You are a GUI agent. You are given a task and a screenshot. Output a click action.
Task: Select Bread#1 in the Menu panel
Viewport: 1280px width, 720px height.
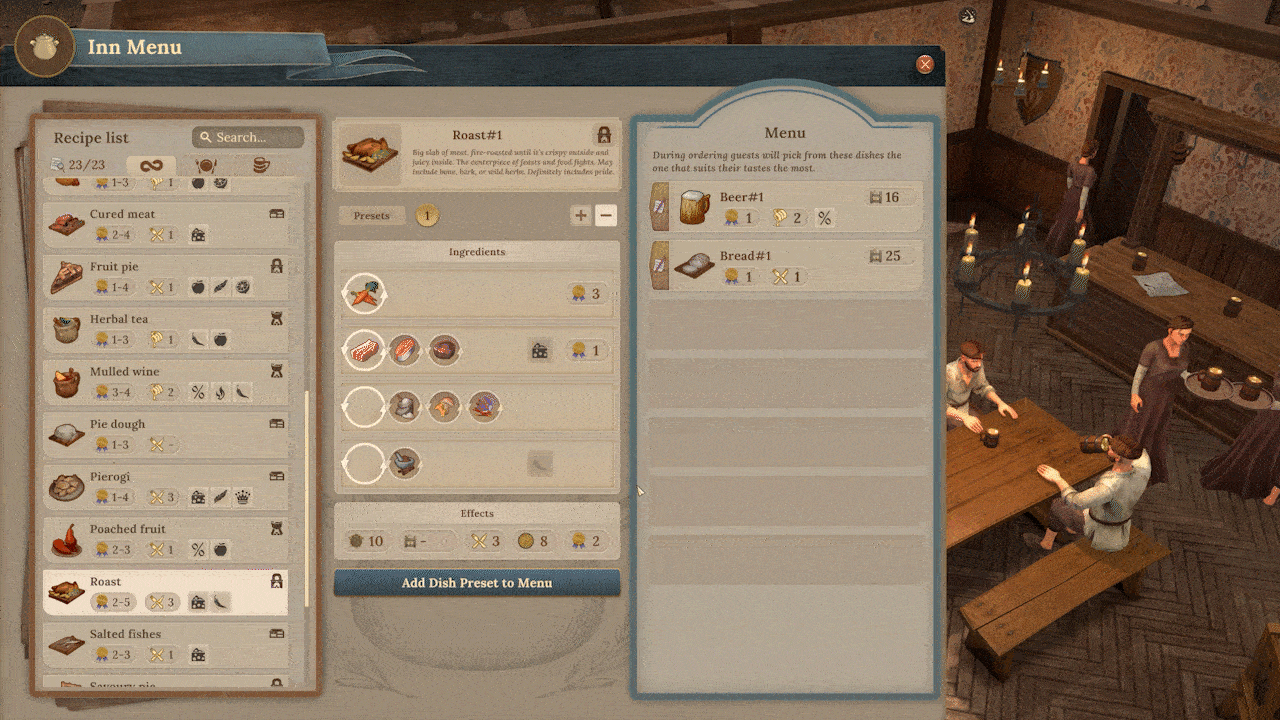[785, 266]
